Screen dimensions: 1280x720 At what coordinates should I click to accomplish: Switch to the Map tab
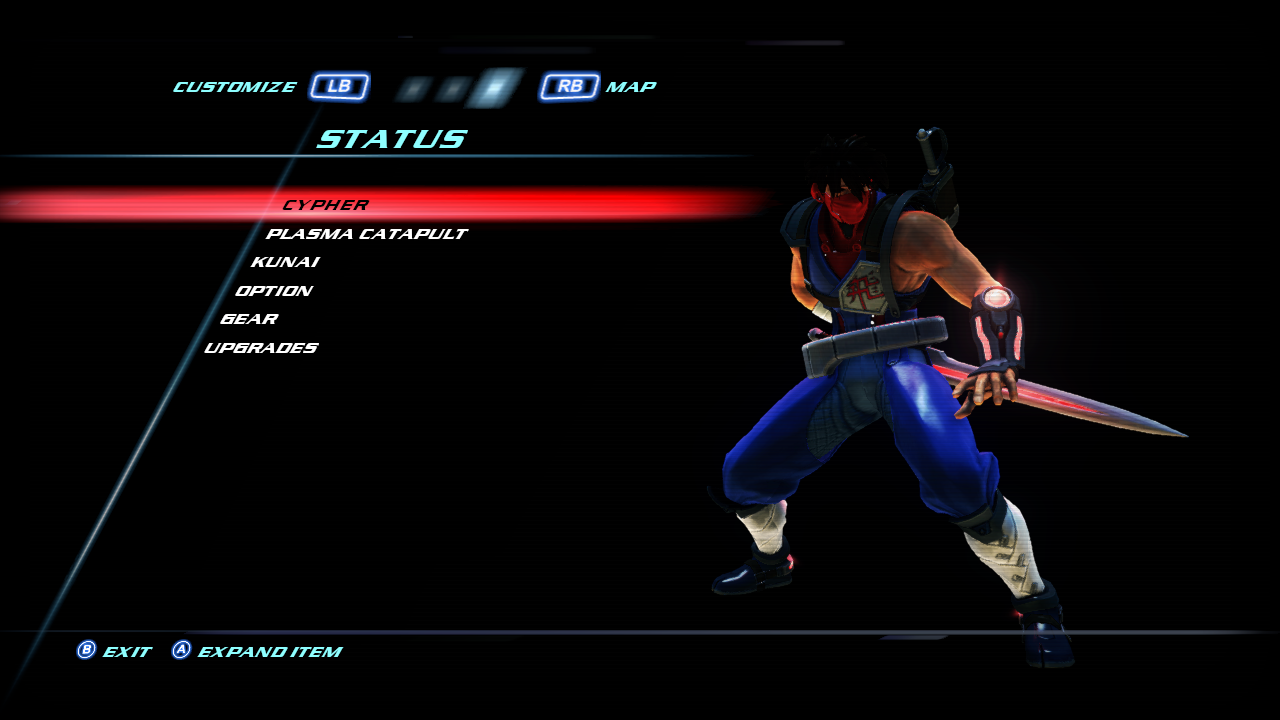click(630, 87)
